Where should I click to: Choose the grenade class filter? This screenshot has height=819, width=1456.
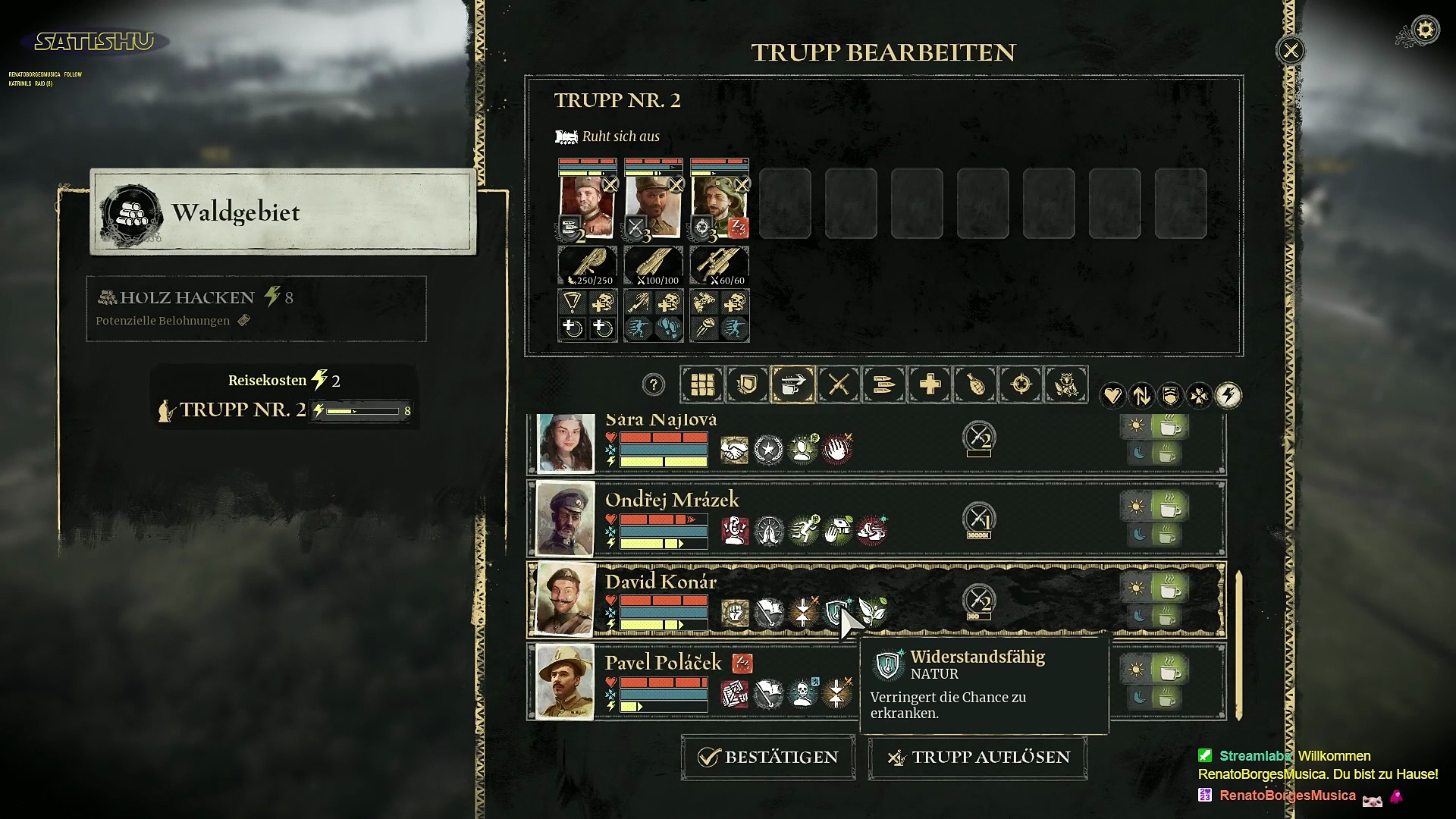click(975, 384)
